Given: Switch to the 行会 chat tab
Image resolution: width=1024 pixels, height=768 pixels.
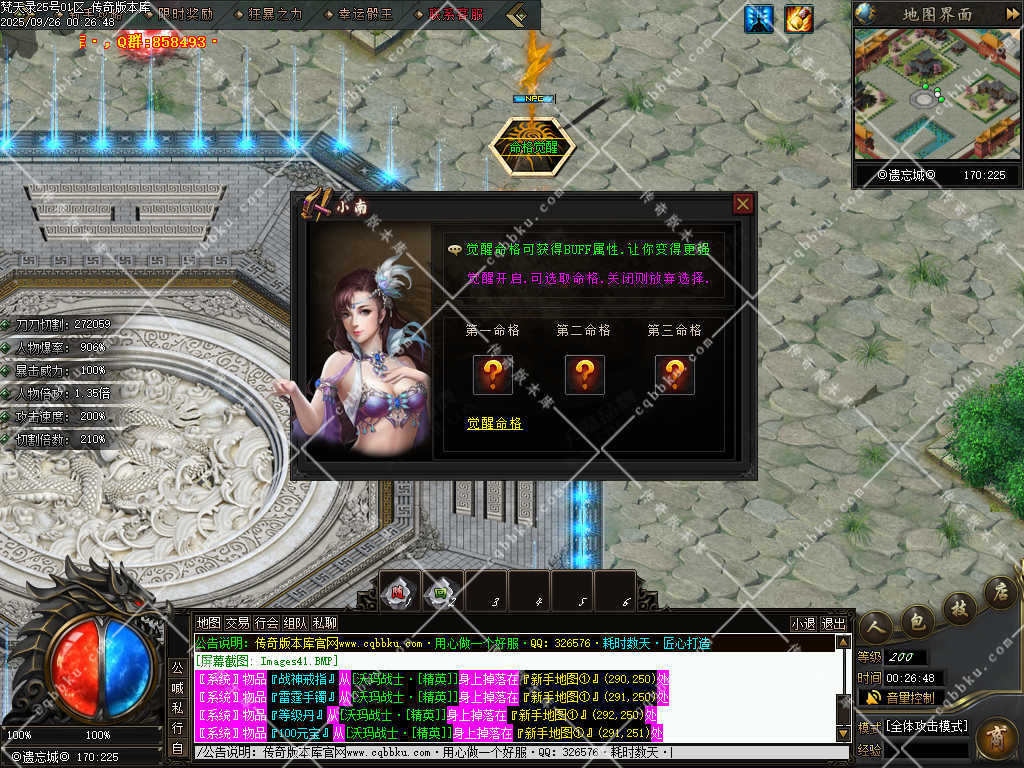Looking at the screenshot, I should click(266, 623).
